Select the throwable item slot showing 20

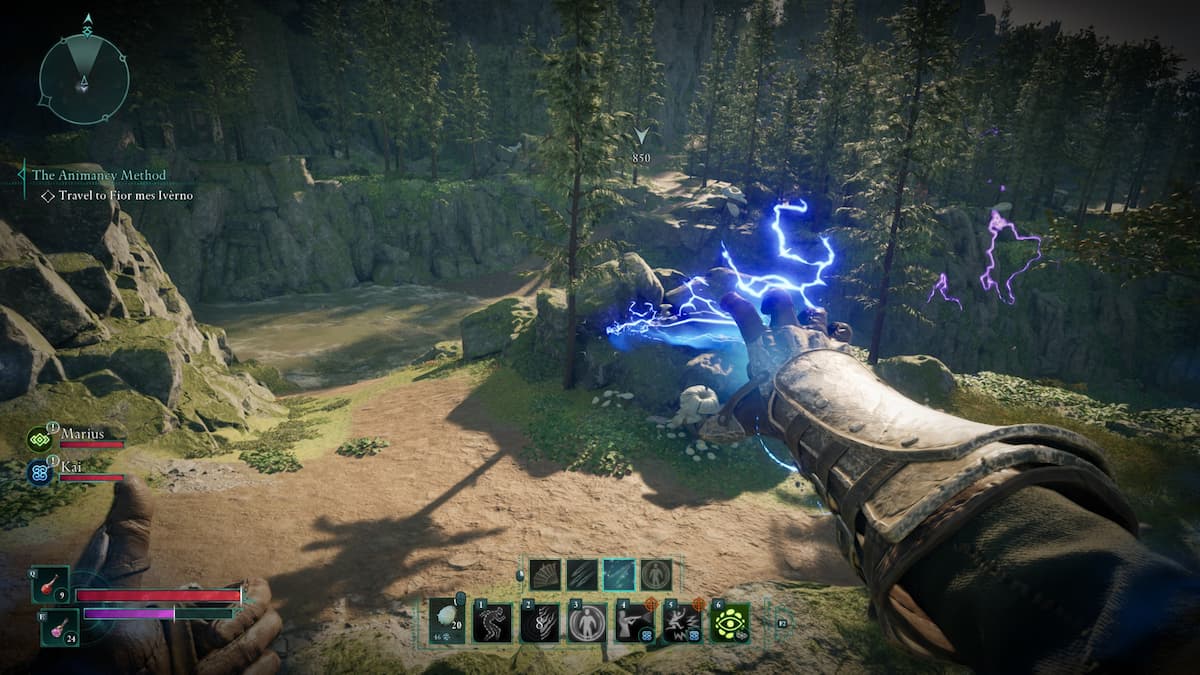(x=446, y=621)
